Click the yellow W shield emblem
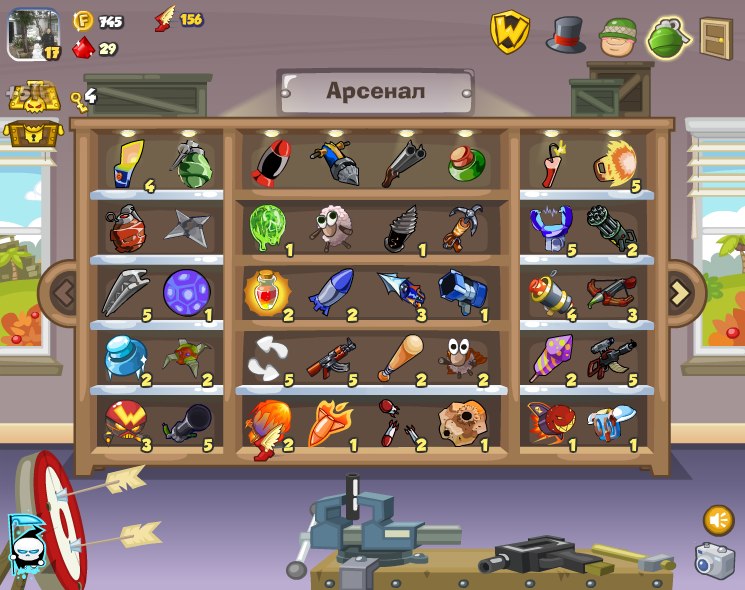The height and width of the screenshot is (590, 745). (x=509, y=33)
